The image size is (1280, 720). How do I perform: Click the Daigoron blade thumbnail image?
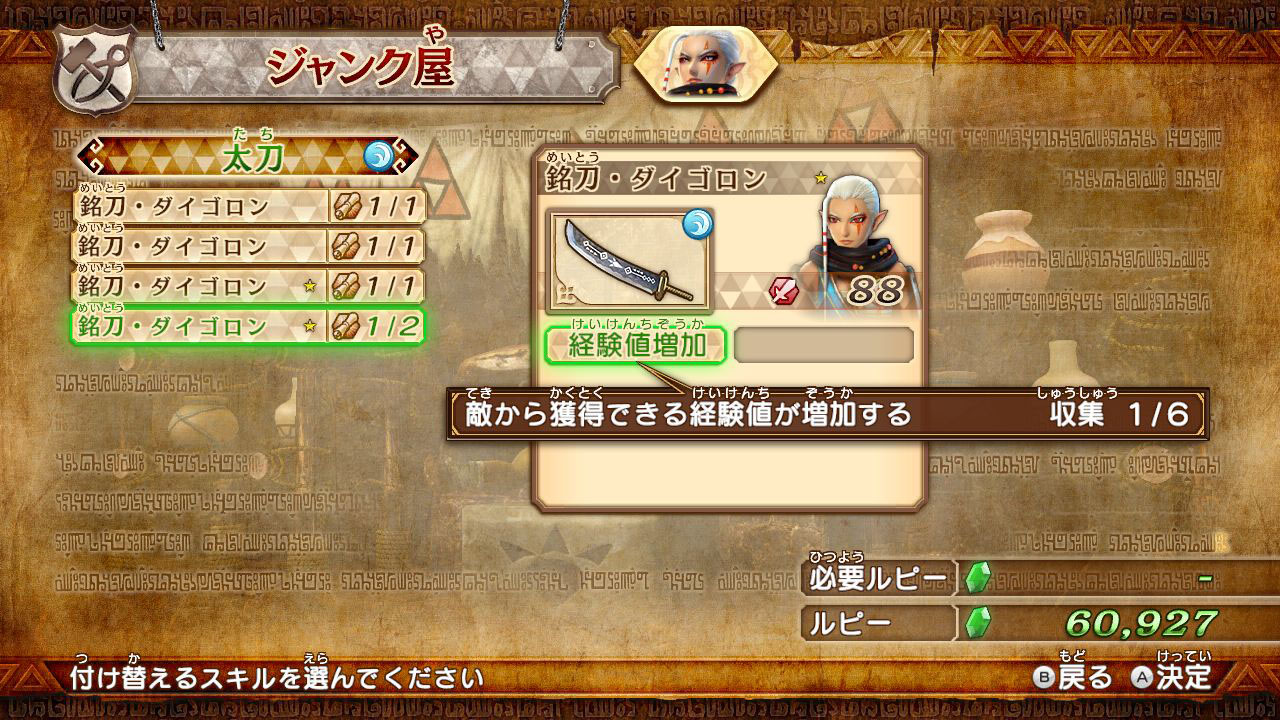pos(628,260)
